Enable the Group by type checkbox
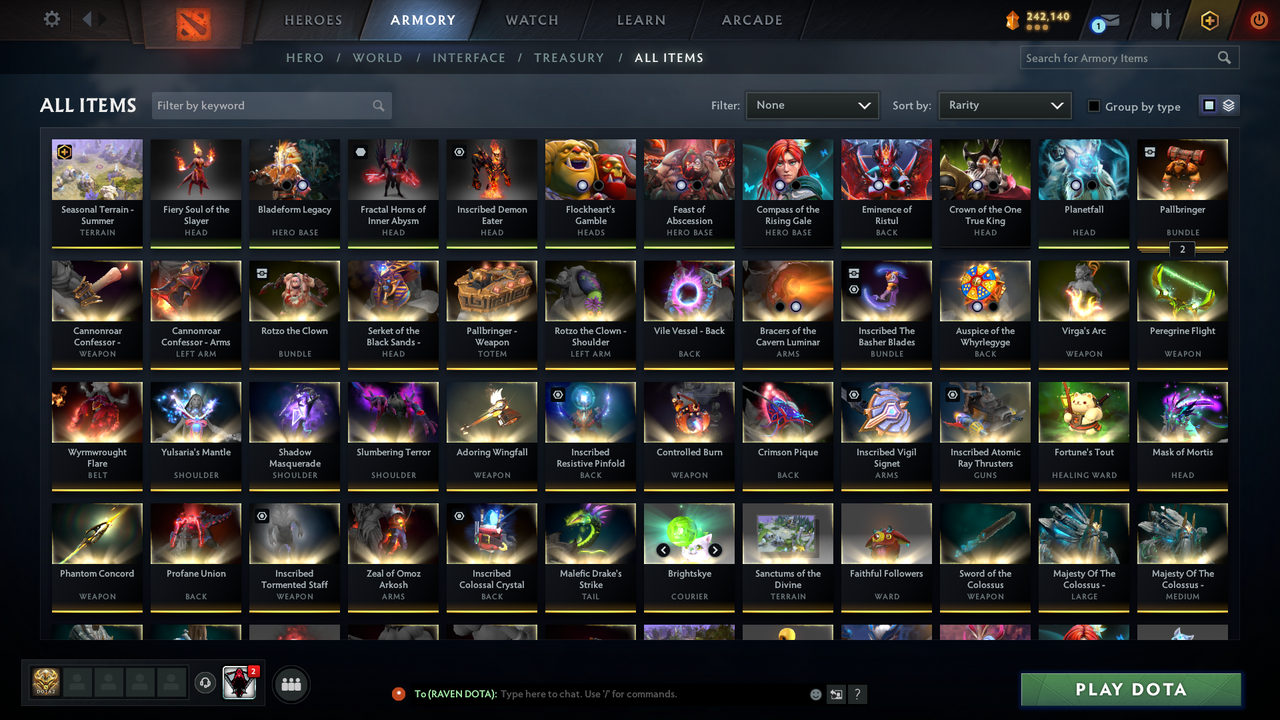Screen dimensions: 1280x720 click(1095, 106)
